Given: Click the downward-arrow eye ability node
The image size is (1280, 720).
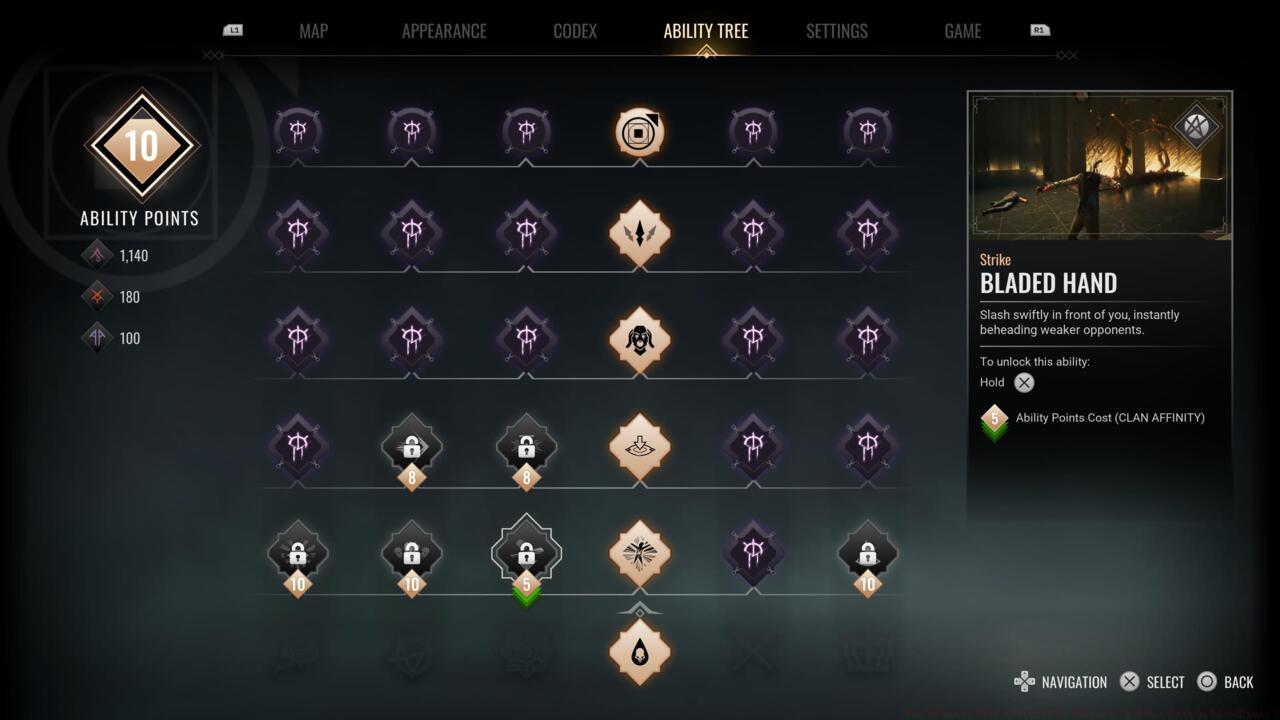Looking at the screenshot, I should tap(640, 449).
